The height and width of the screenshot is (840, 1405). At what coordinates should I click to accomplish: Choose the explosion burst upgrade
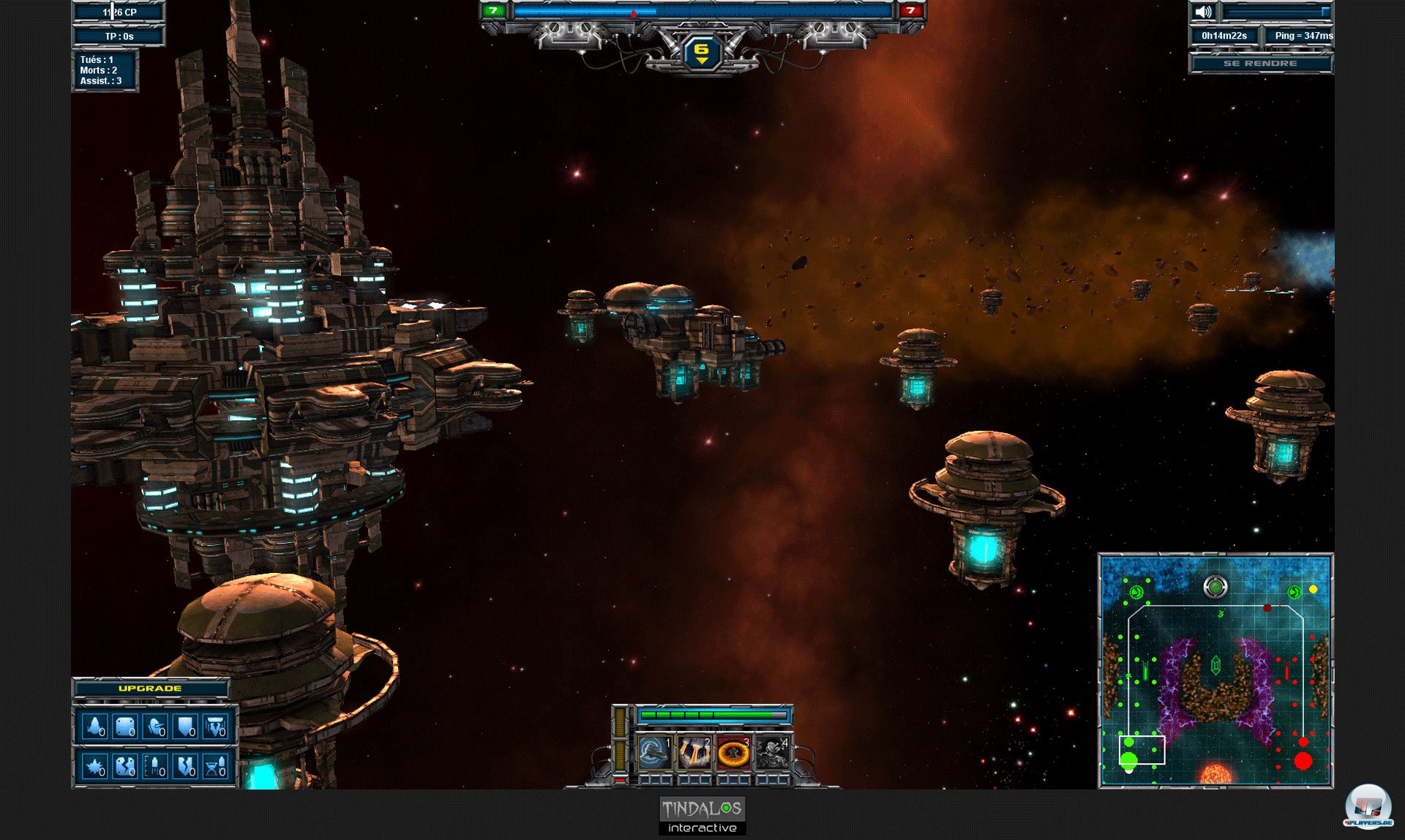pos(94,766)
